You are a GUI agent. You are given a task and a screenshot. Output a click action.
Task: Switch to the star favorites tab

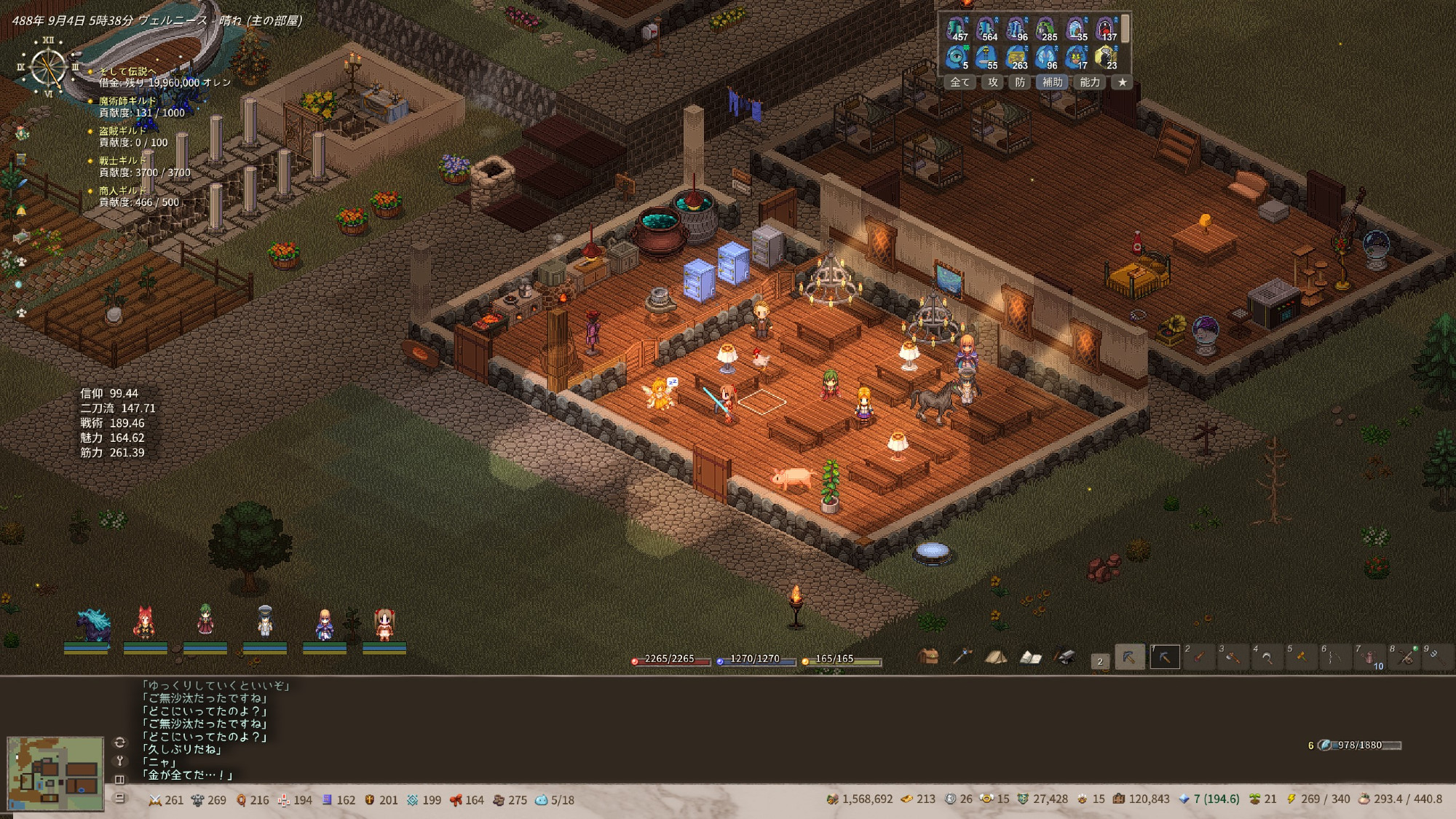click(x=1122, y=82)
